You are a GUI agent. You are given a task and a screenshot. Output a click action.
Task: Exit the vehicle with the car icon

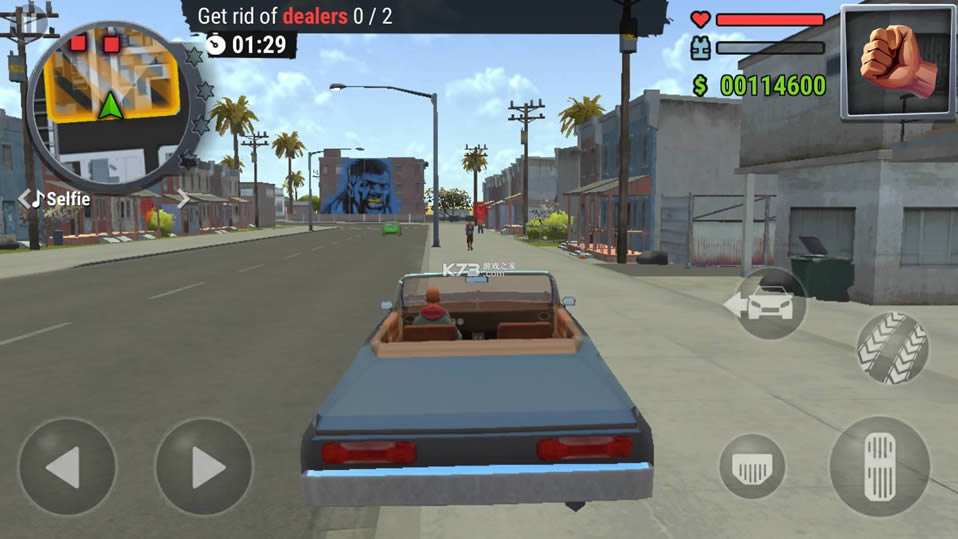(x=767, y=304)
